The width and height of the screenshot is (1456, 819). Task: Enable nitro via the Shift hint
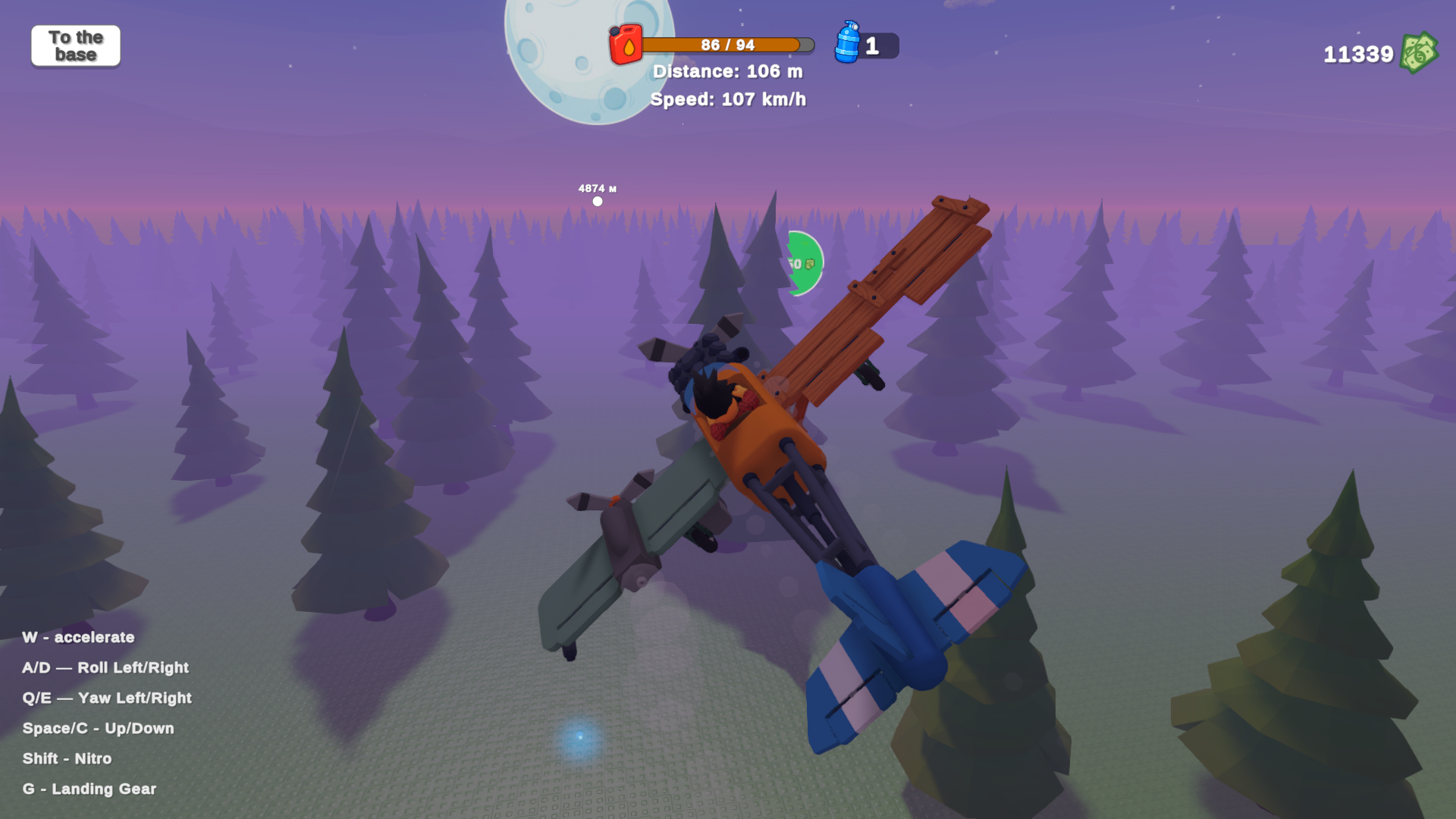coord(67,758)
